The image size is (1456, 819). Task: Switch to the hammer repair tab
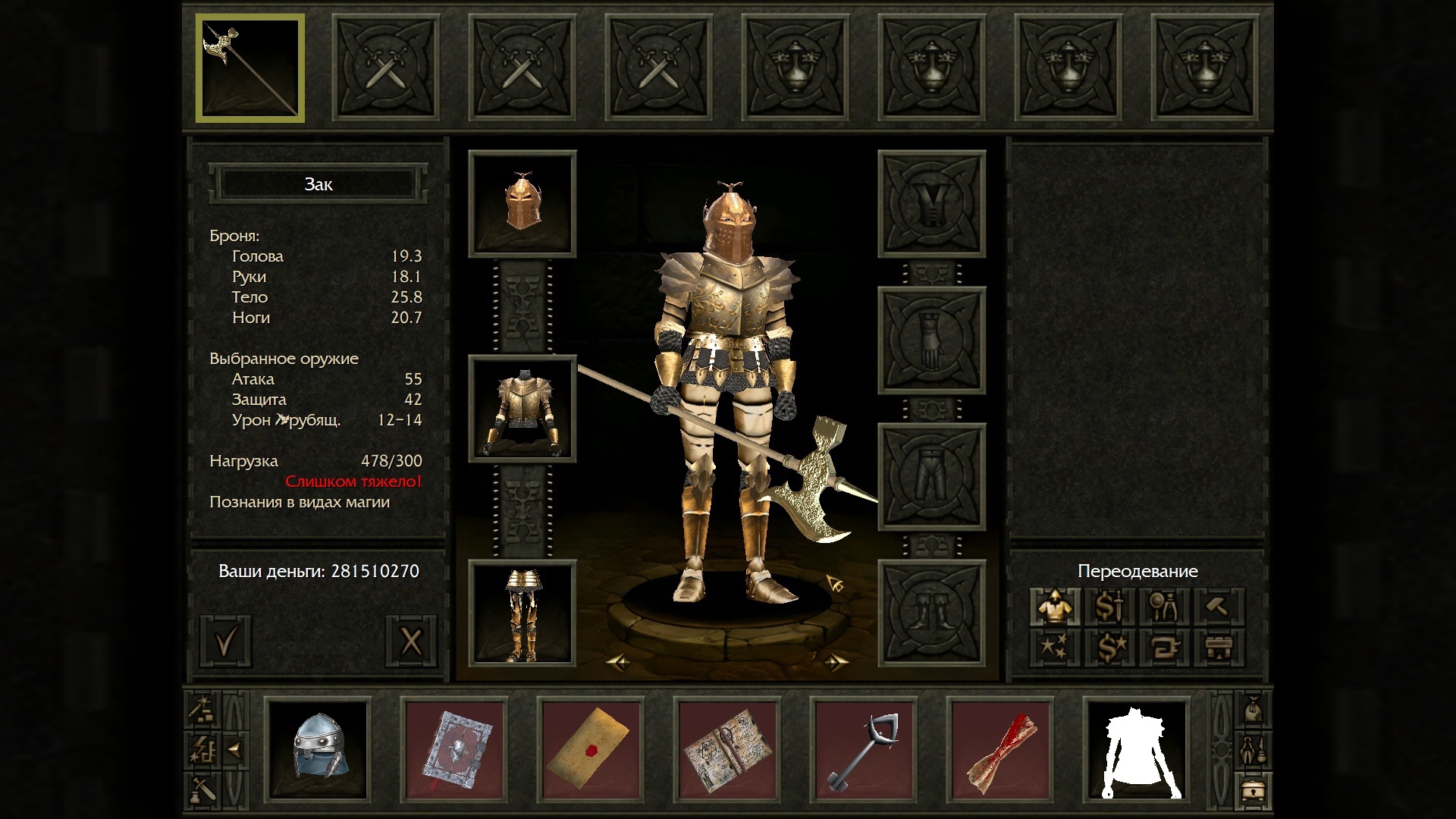click(x=1218, y=607)
